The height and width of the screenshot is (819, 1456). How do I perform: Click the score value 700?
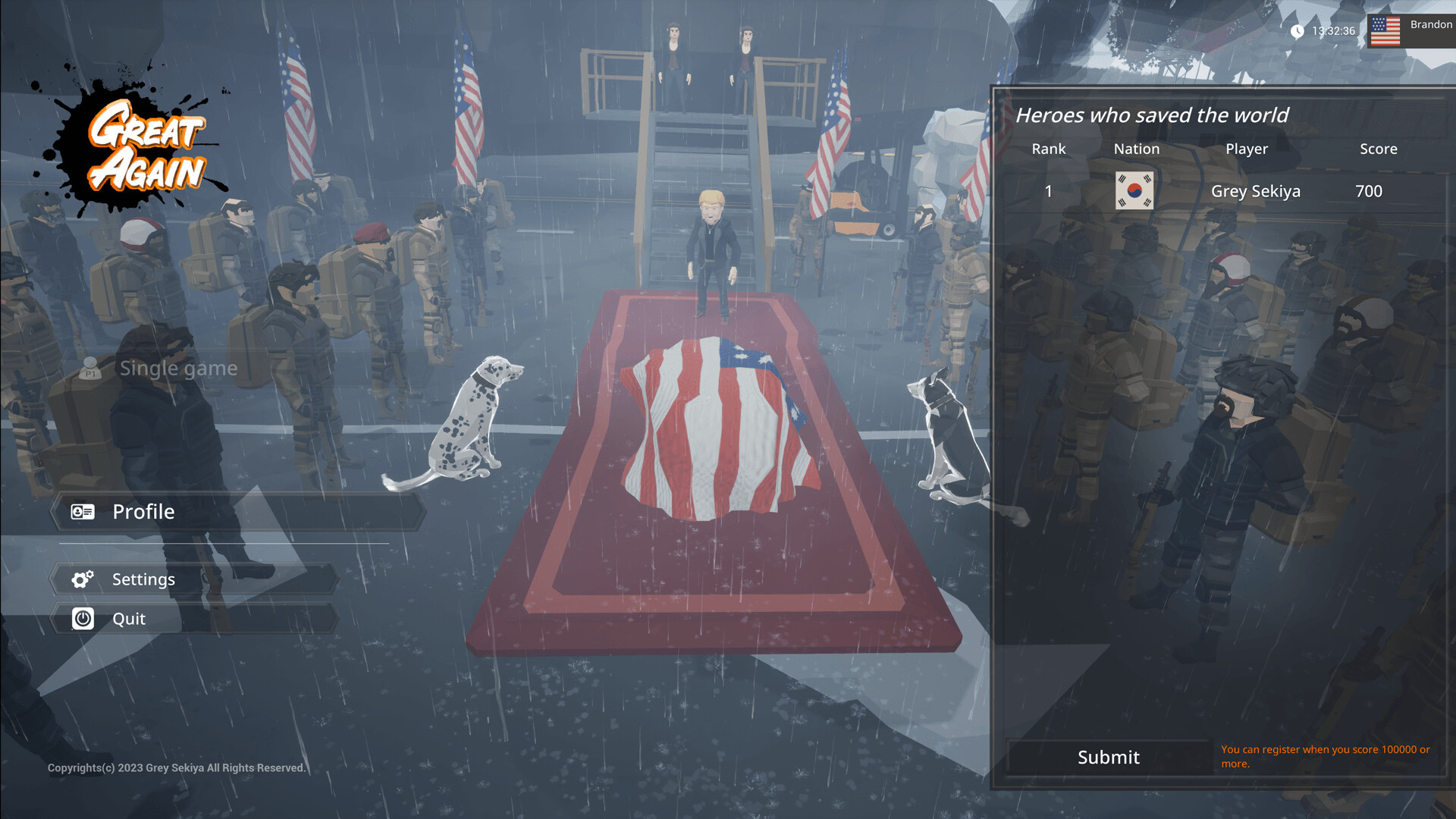tap(1368, 191)
